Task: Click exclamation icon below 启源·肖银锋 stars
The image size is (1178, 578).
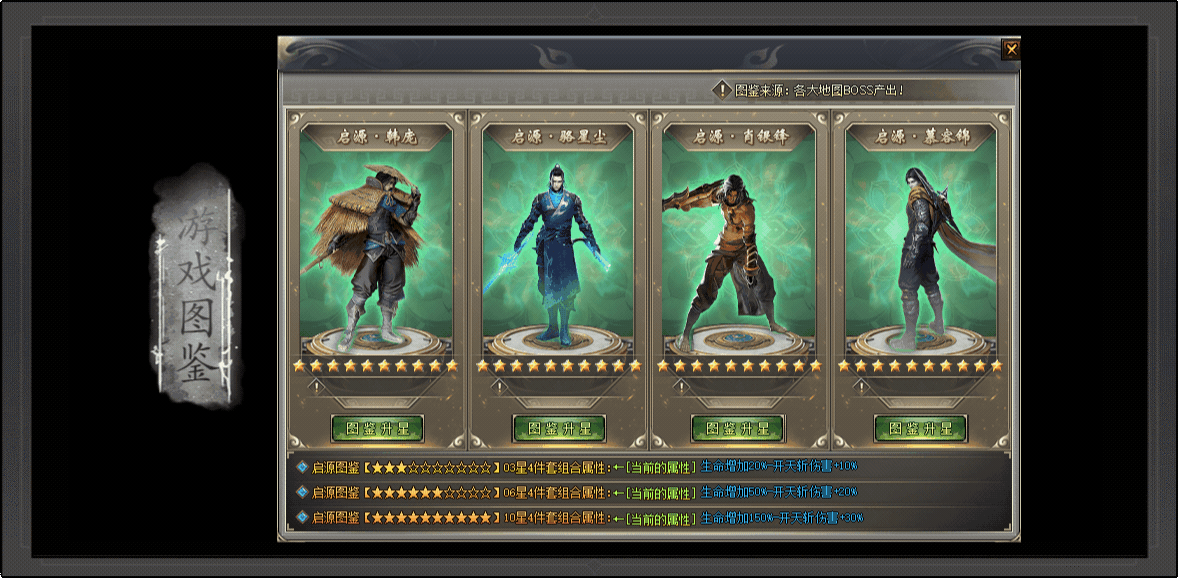Action: [679, 387]
